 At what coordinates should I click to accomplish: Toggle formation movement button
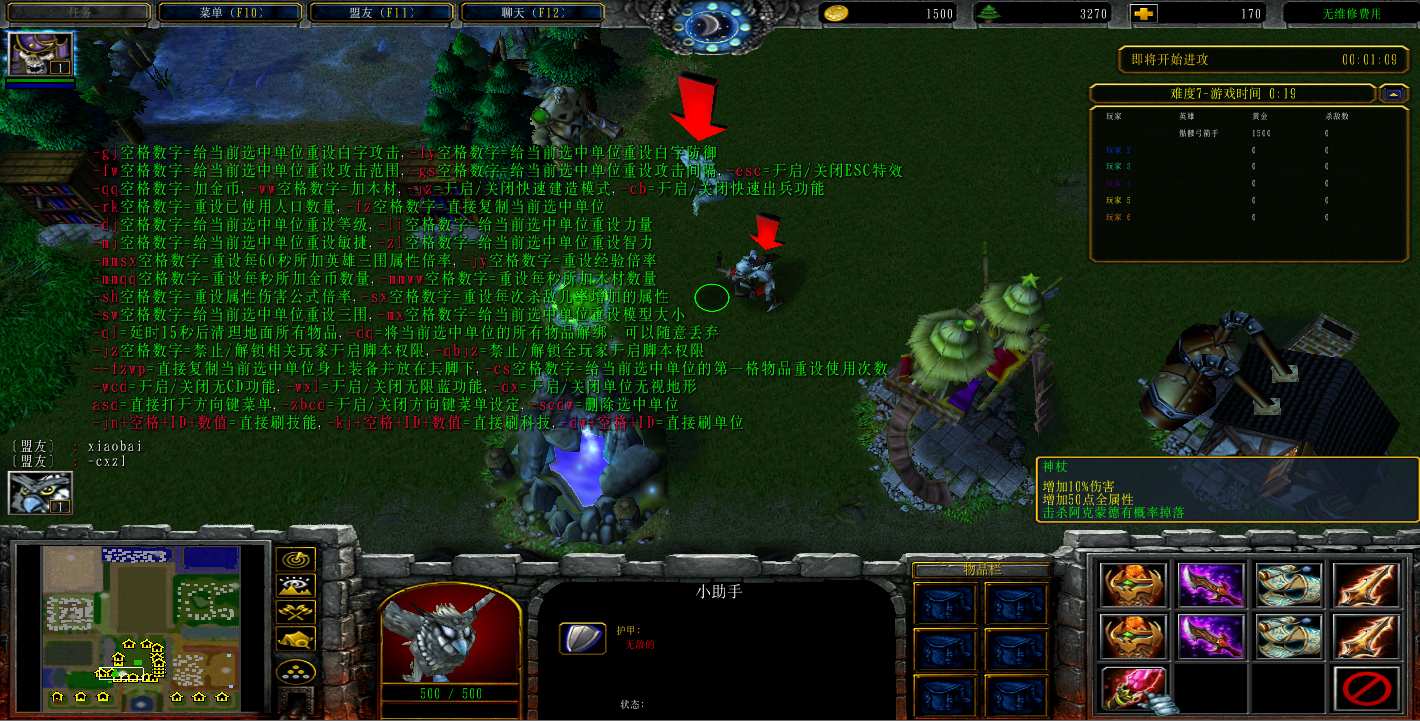(299, 671)
